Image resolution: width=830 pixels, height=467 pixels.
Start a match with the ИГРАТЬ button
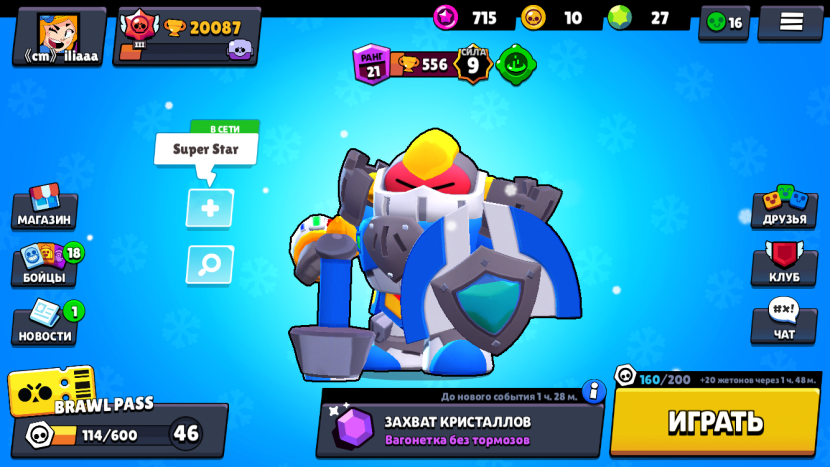pyautogui.click(x=715, y=421)
